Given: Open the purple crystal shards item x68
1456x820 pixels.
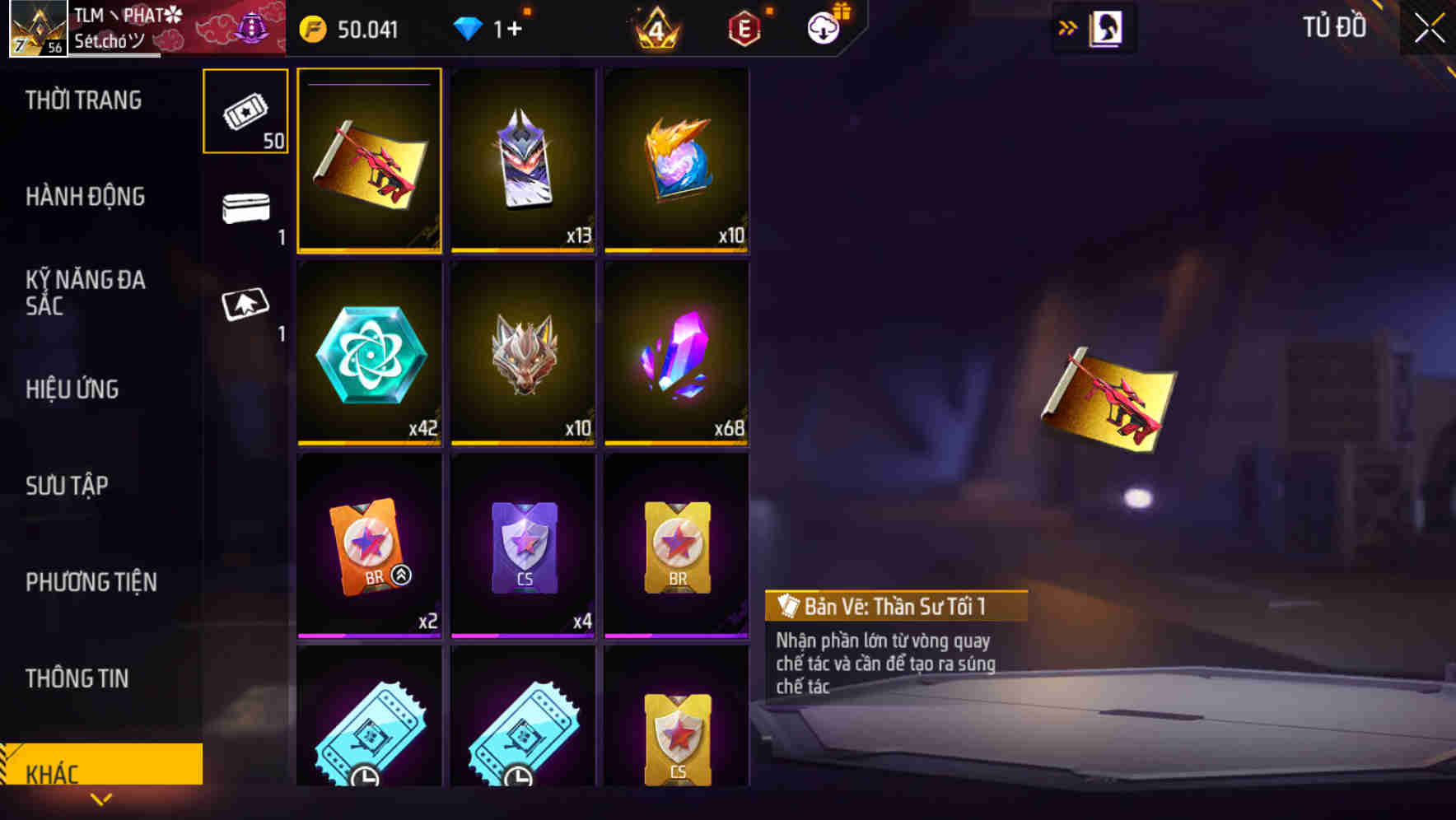Looking at the screenshot, I should tap(676, 354).
